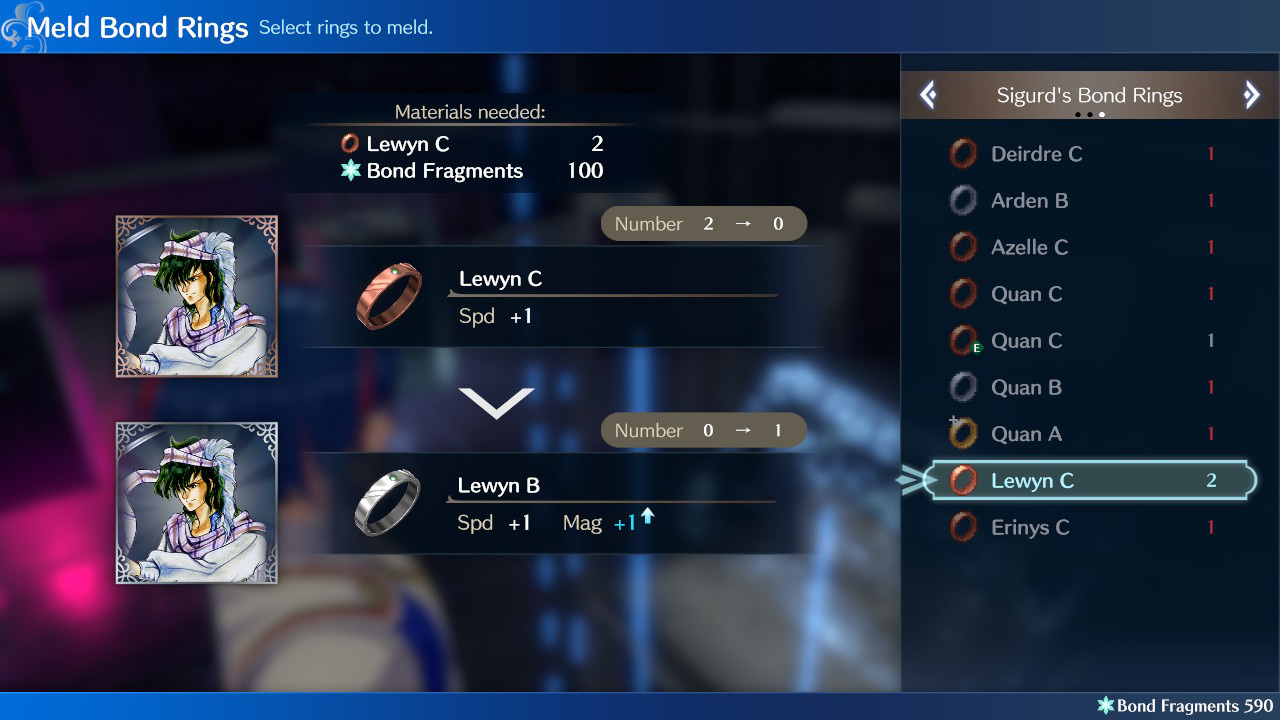The height and width of the screenshot is (720, 1280).
Task: Click the downward meld chevron
Action: (497, 400)
